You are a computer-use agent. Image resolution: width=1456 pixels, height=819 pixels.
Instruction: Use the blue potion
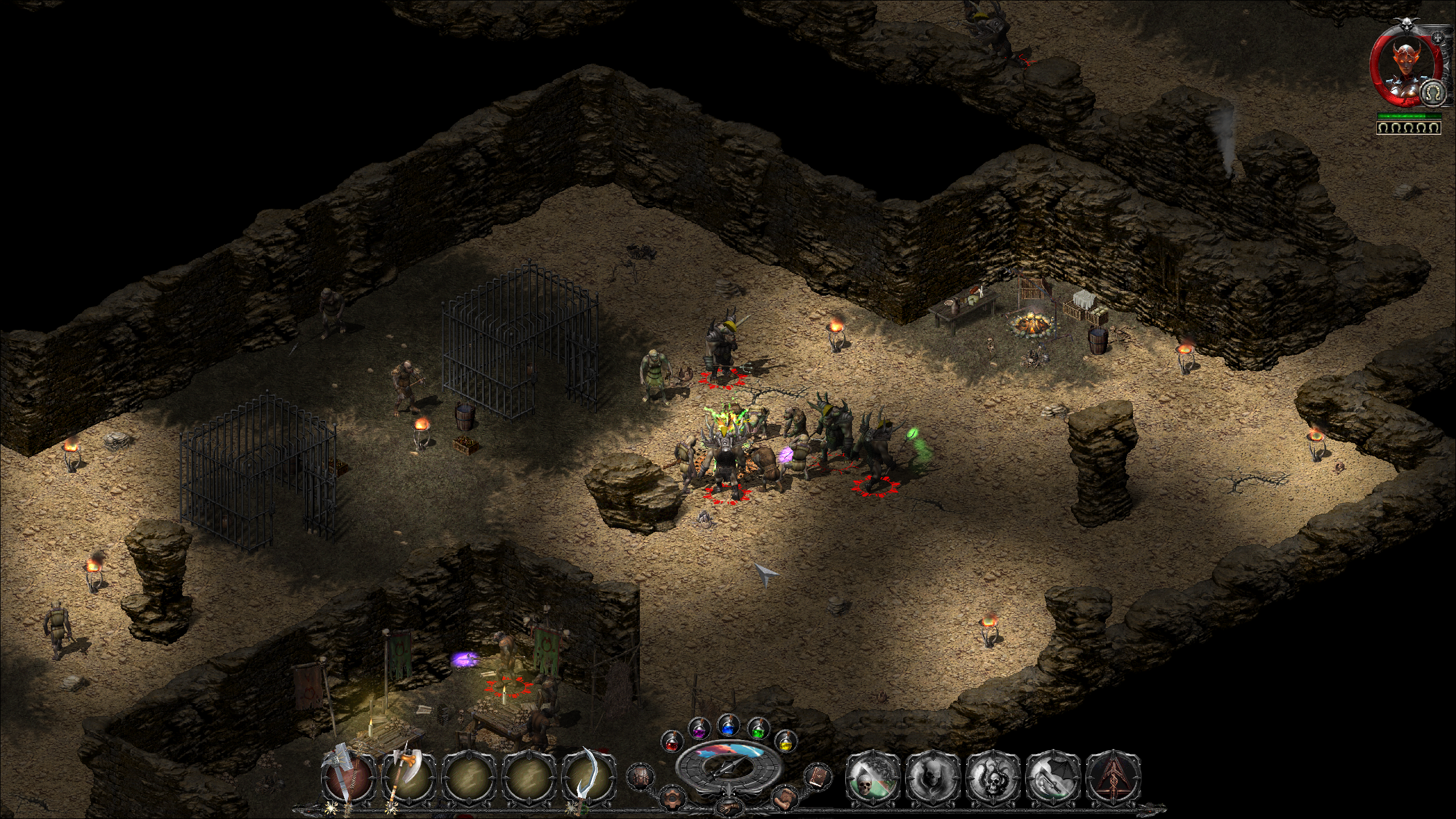point(728,725)
